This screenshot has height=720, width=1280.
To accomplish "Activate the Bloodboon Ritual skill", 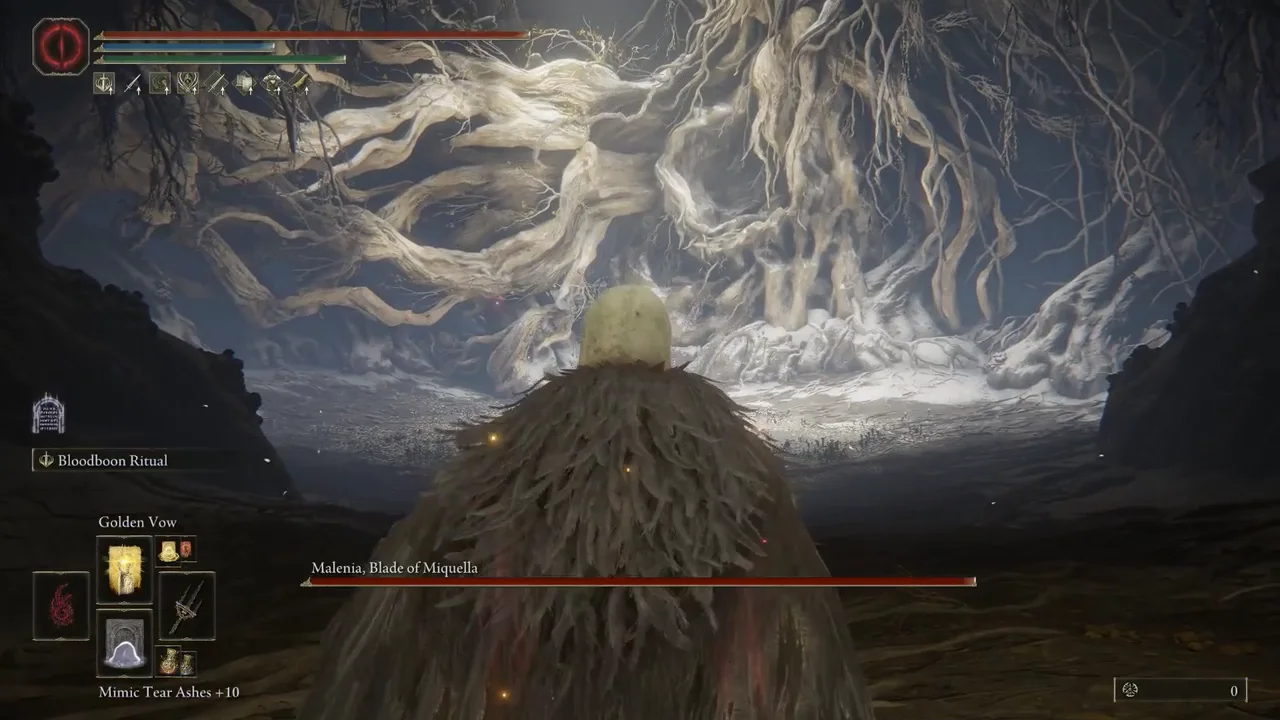I will 112,461.
